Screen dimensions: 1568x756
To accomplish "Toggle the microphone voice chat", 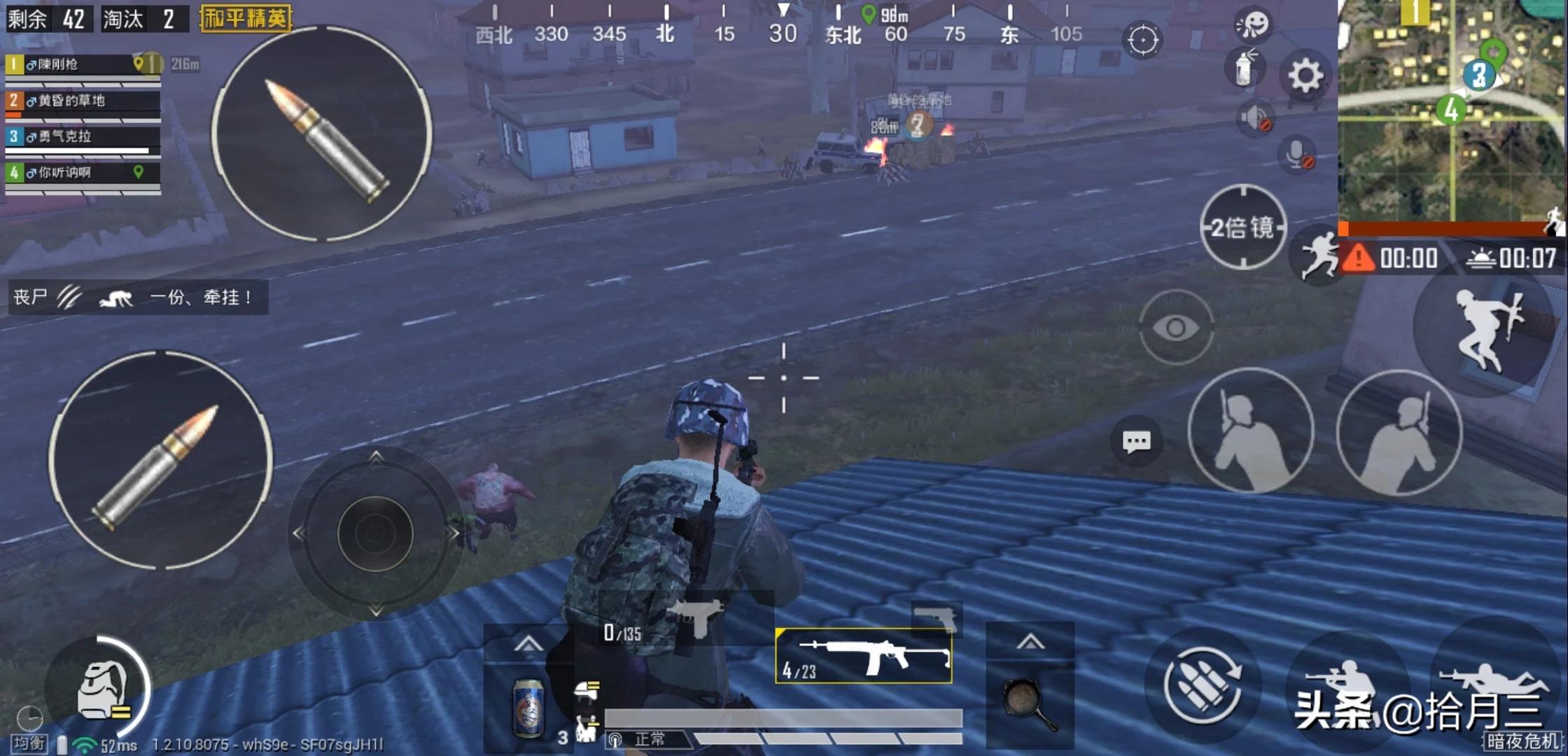I will click(1297, 154).
